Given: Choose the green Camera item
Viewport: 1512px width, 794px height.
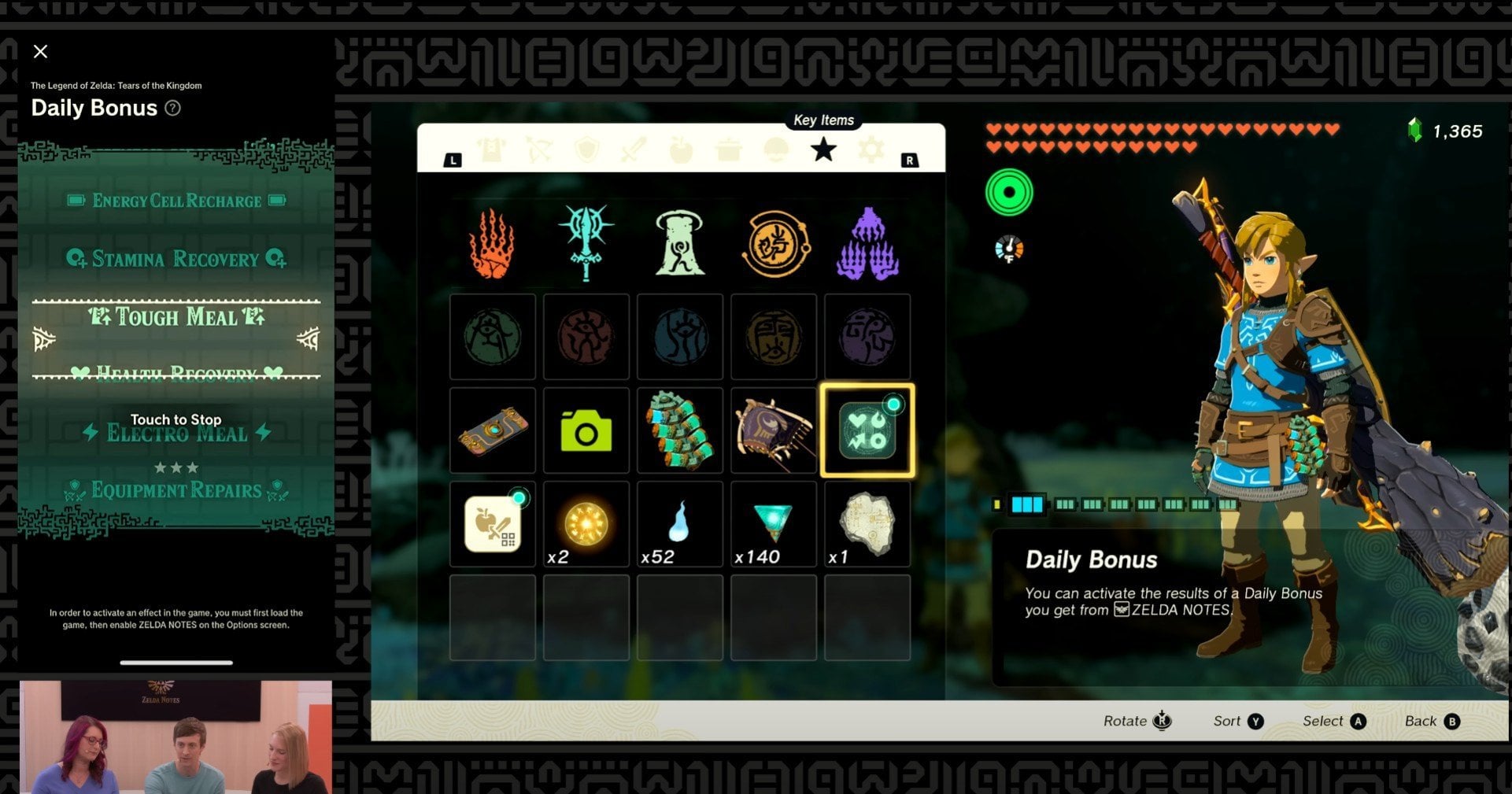Looking at the screenshot, I should (586, 431).
